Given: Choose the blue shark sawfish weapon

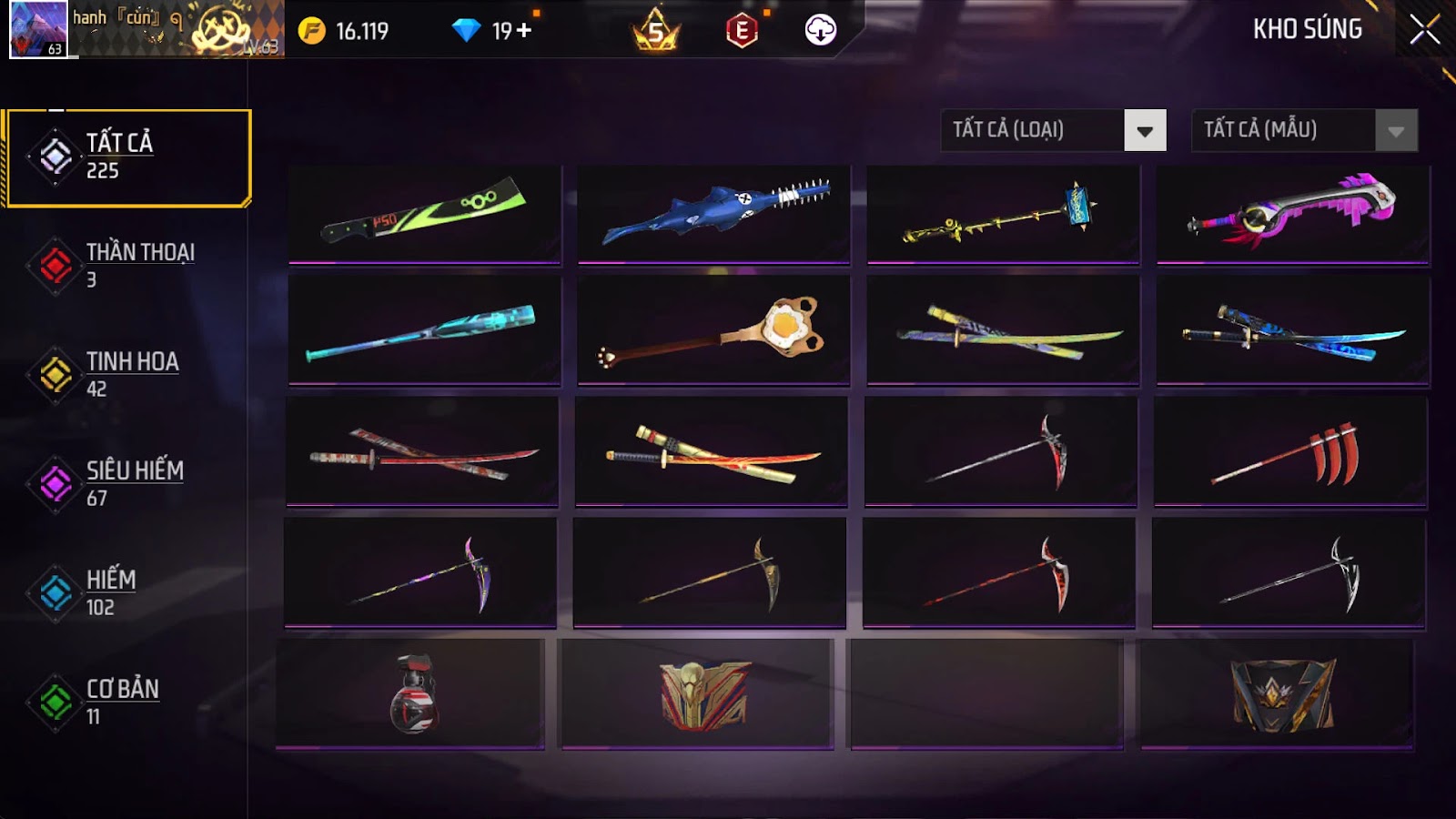Looking at the screenshot, I should (x=713, y=214).
